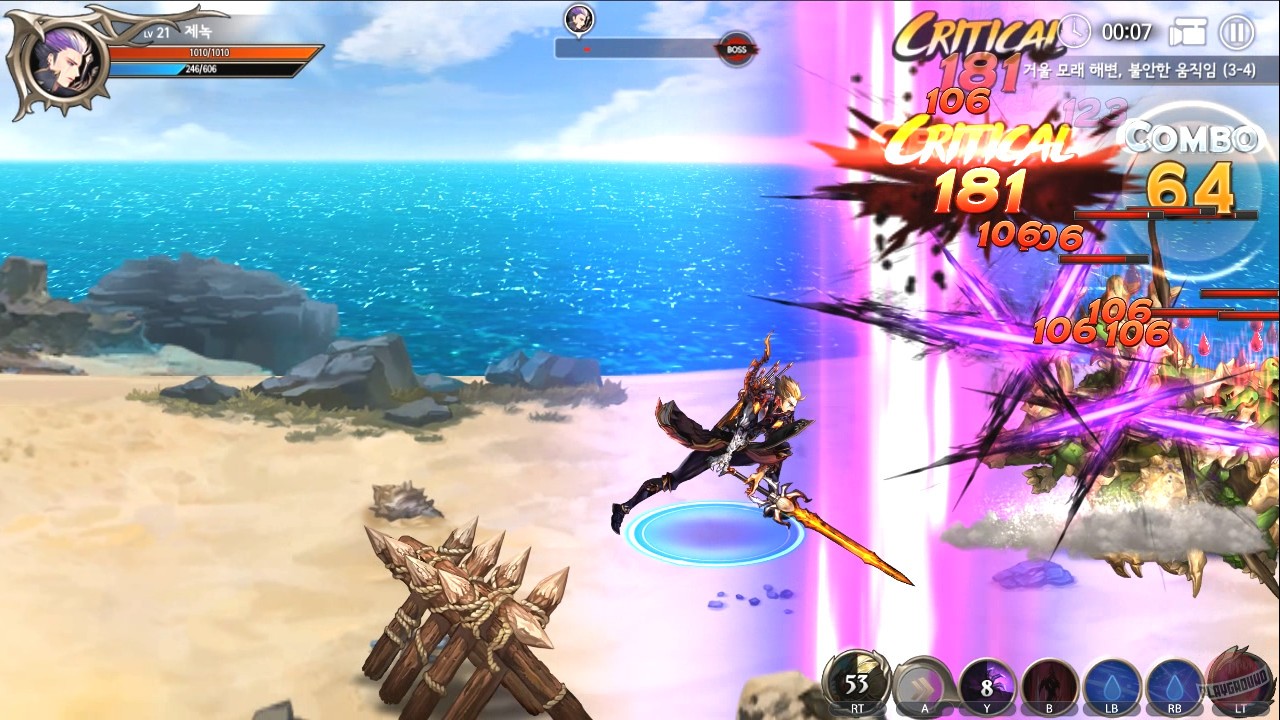Click the clock icon beside the stage timer
Screen dimensions: 1280x720
1073,30
